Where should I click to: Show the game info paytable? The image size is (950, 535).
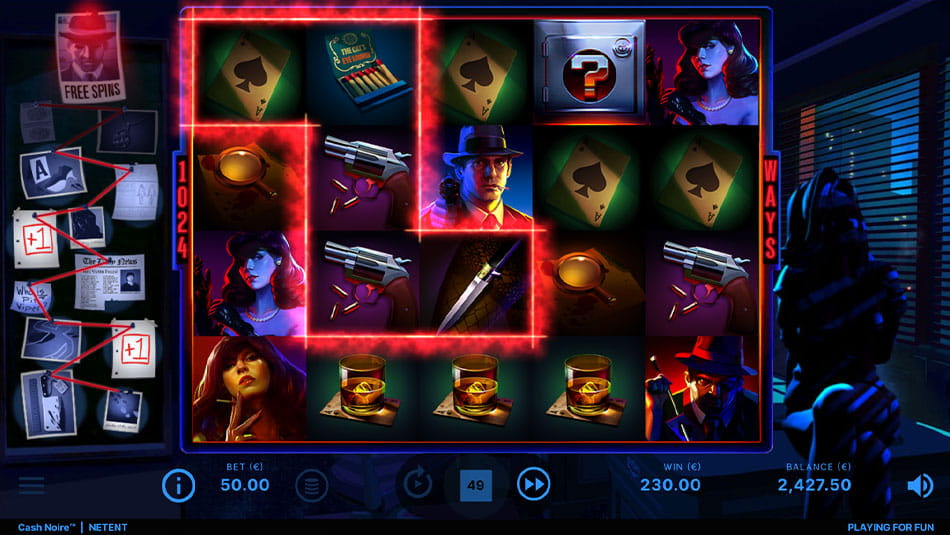pyautogui.click(x=178, y=486)
